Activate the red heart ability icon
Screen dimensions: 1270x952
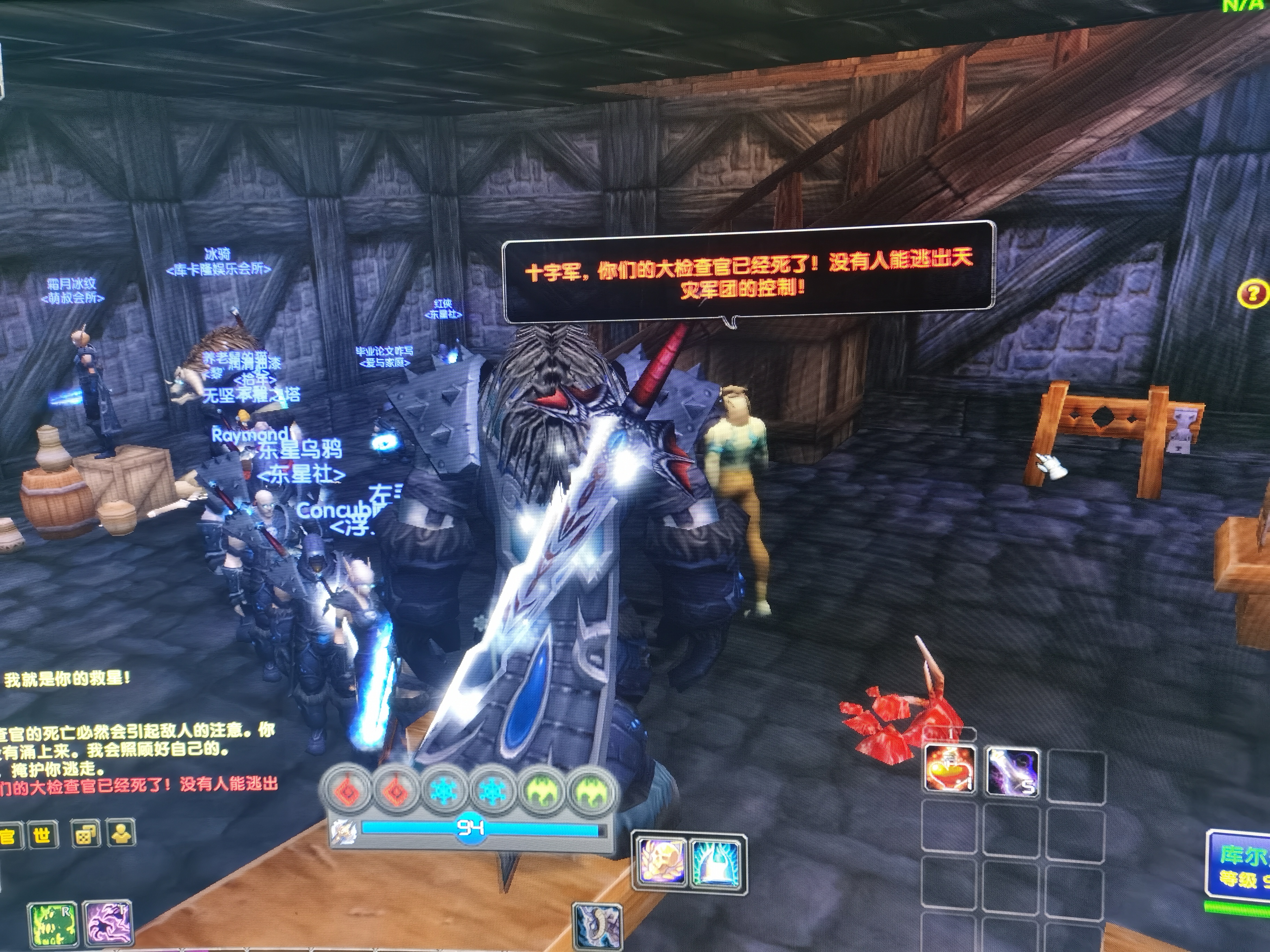click(951, 770)
